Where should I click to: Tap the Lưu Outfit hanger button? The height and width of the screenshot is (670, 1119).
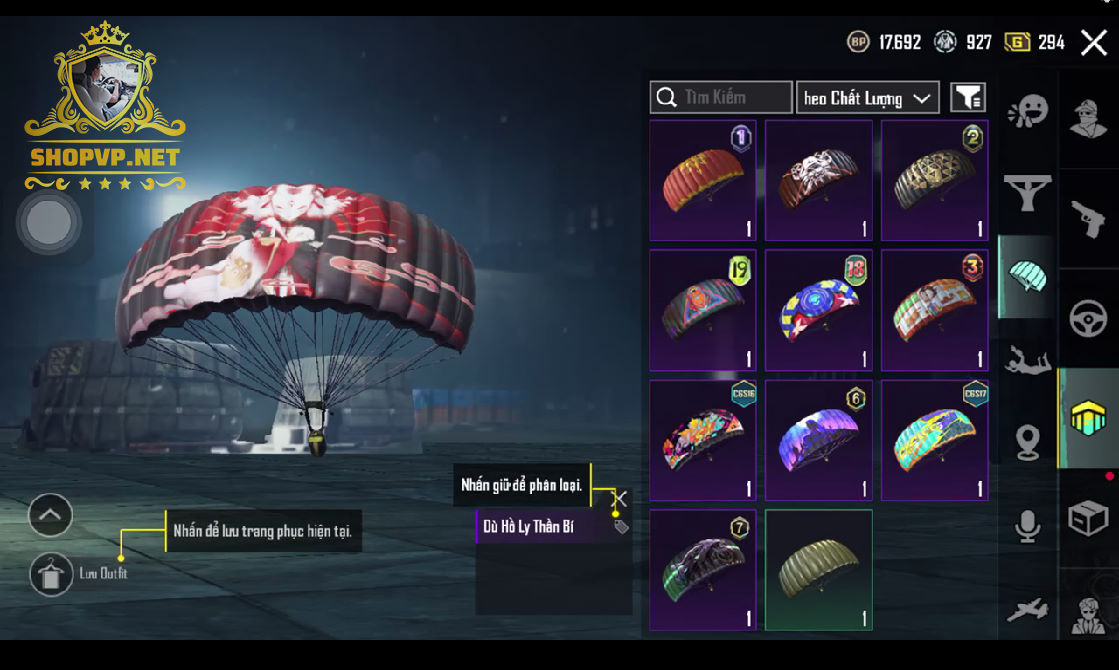coord(51,575)
